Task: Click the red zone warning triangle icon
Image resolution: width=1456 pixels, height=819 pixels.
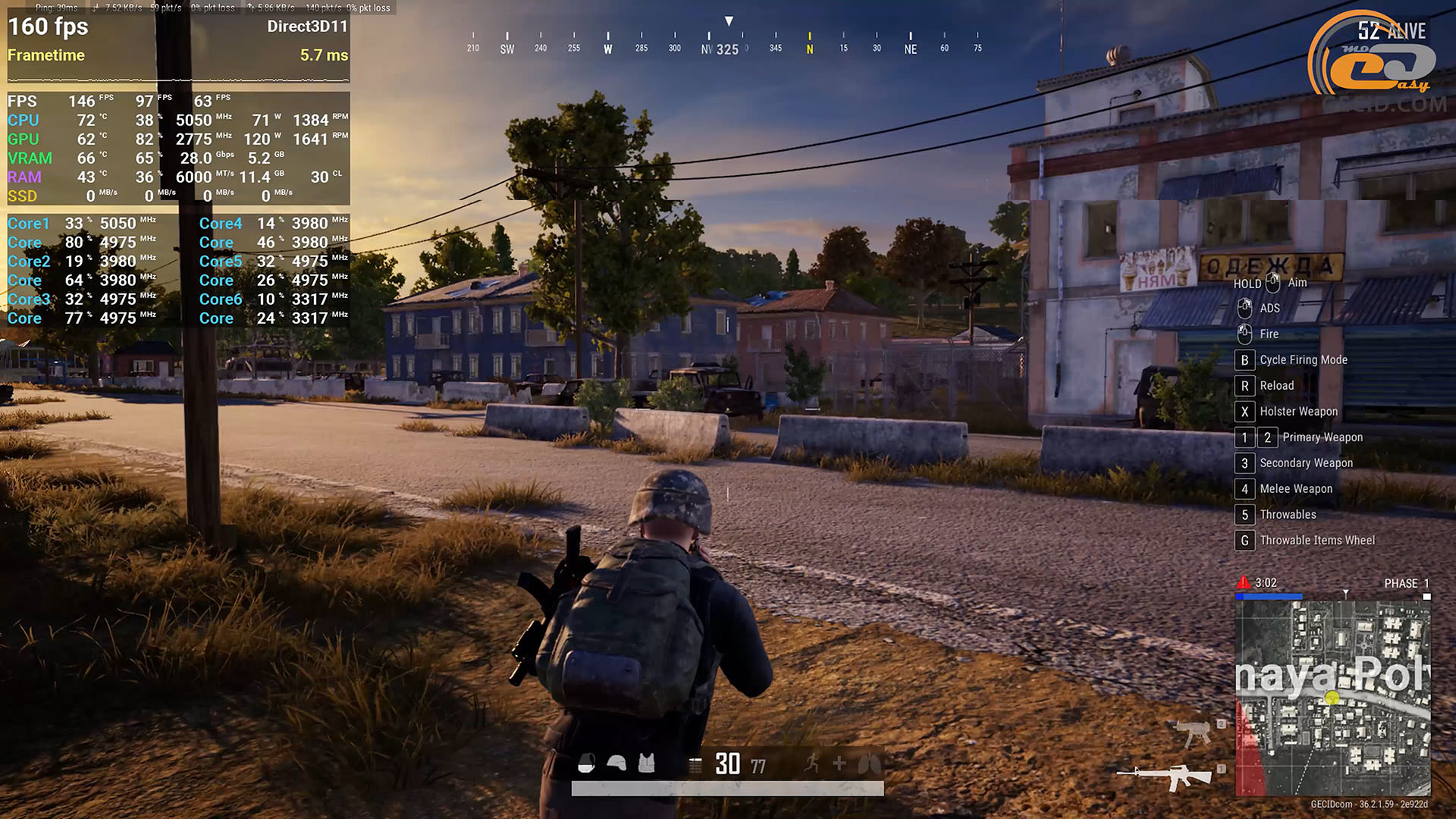Action: [x=1244, y=582]
